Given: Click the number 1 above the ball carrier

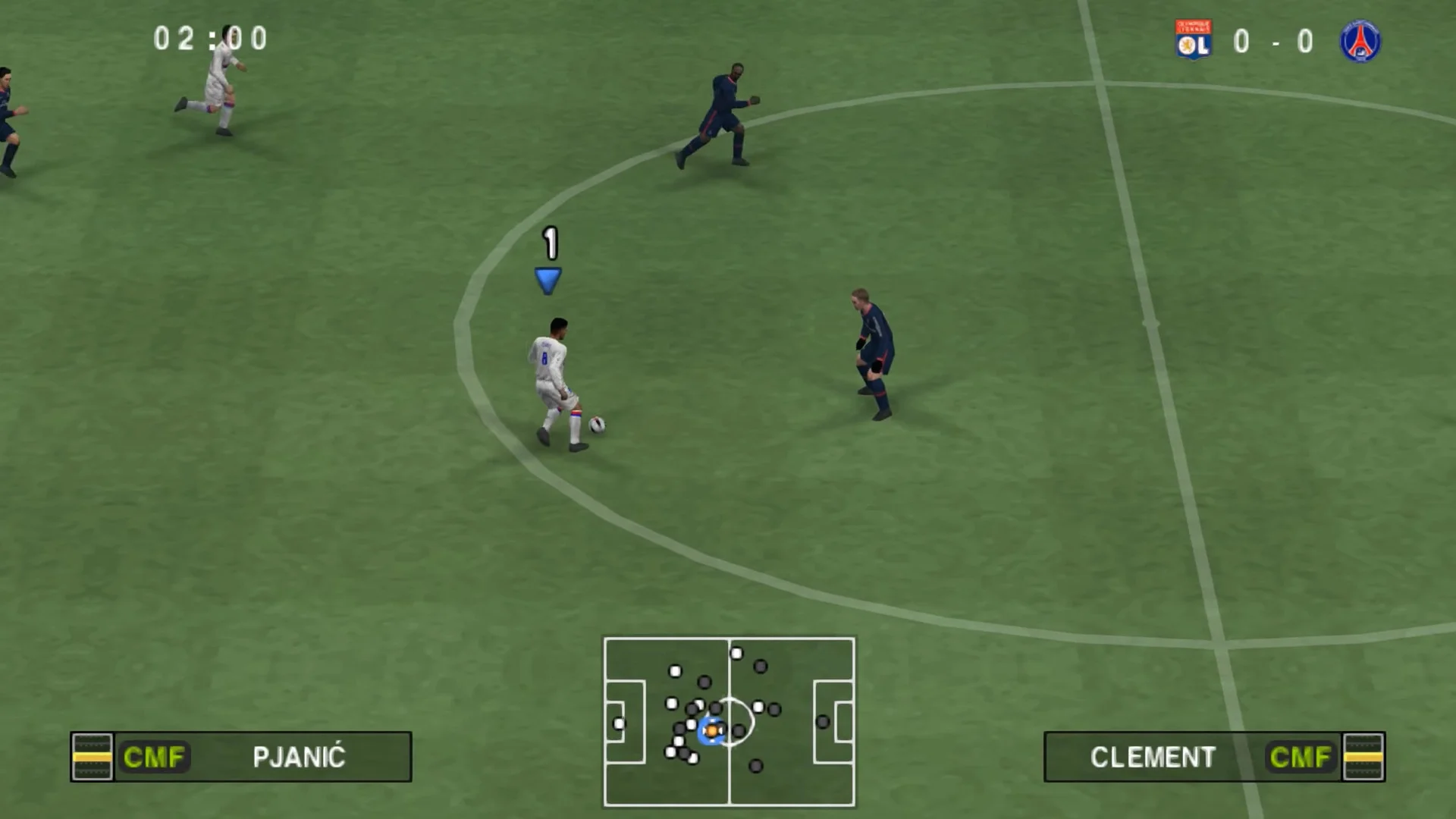Looking at the screenshot, I should click(549, 243).
